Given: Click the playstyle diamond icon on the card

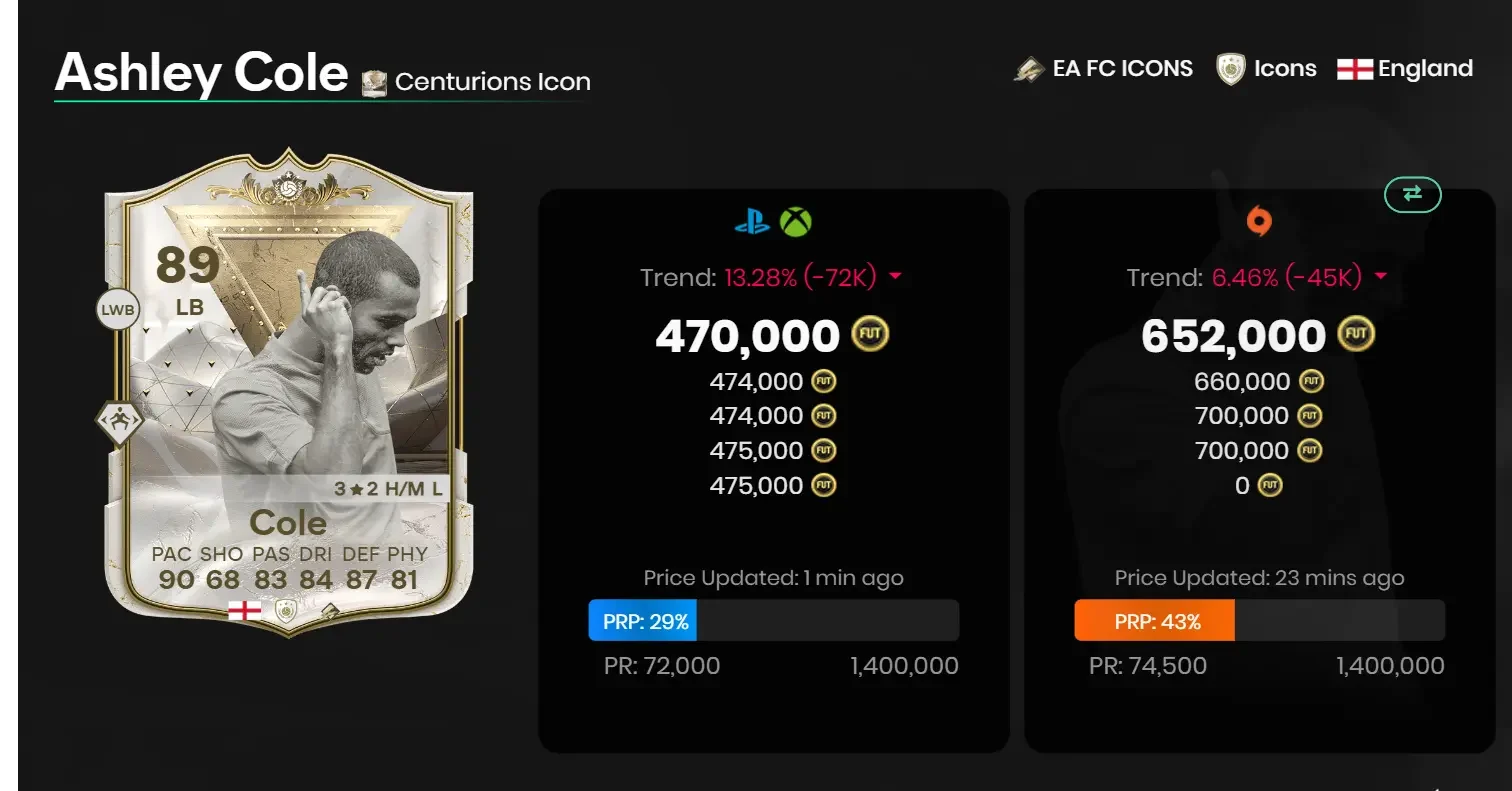Looking at the screenshot, I should click(117, 421).
